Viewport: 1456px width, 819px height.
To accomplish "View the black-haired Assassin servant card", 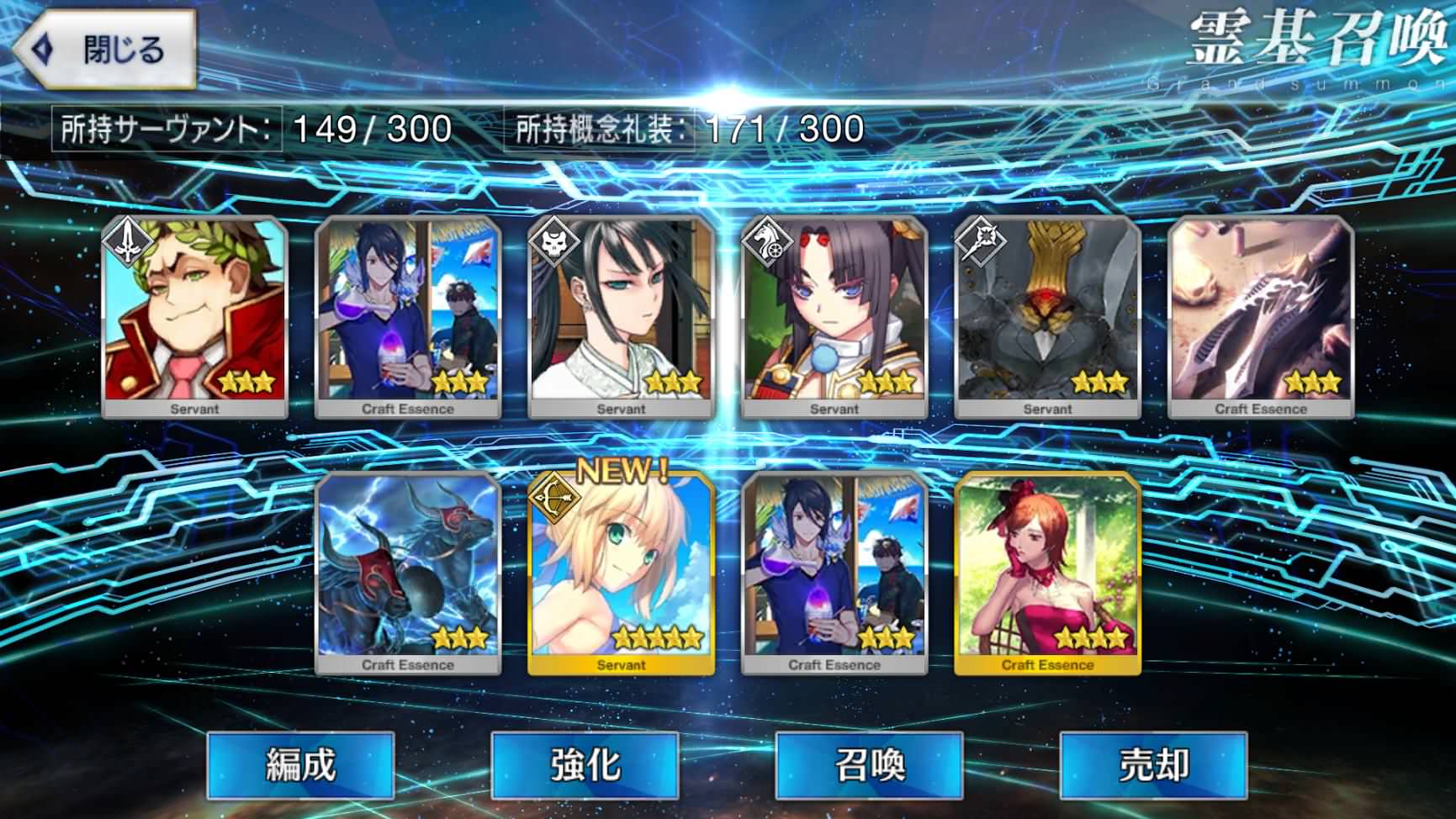I will [621, 317].
